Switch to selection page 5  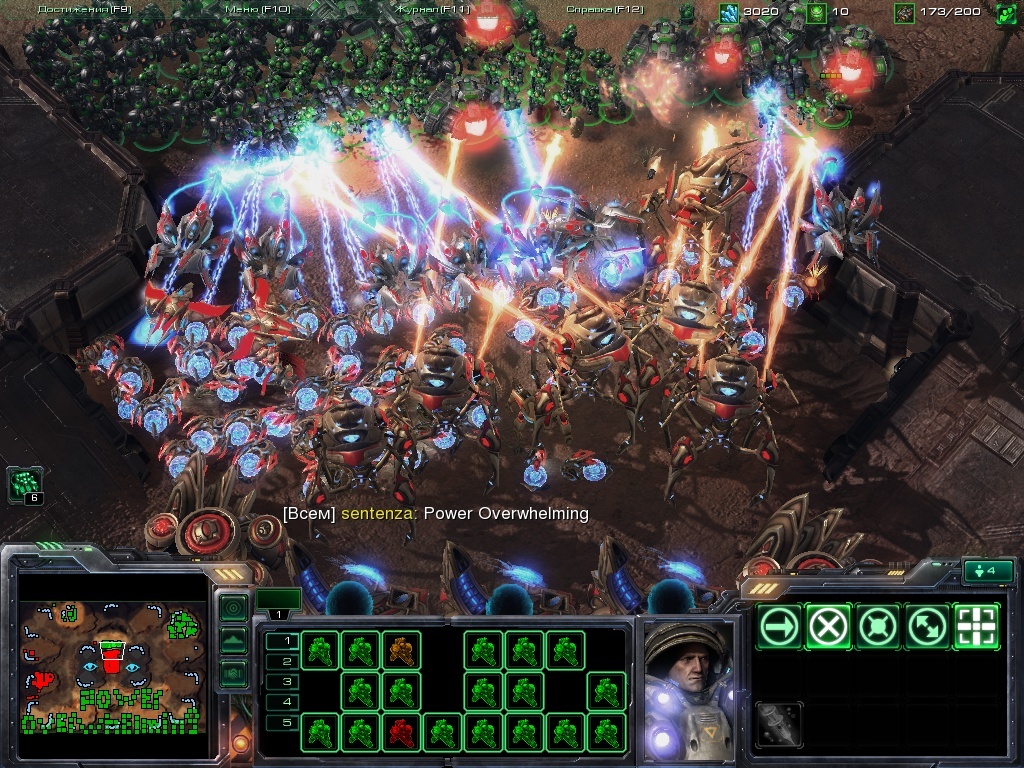tap(287, 723)
